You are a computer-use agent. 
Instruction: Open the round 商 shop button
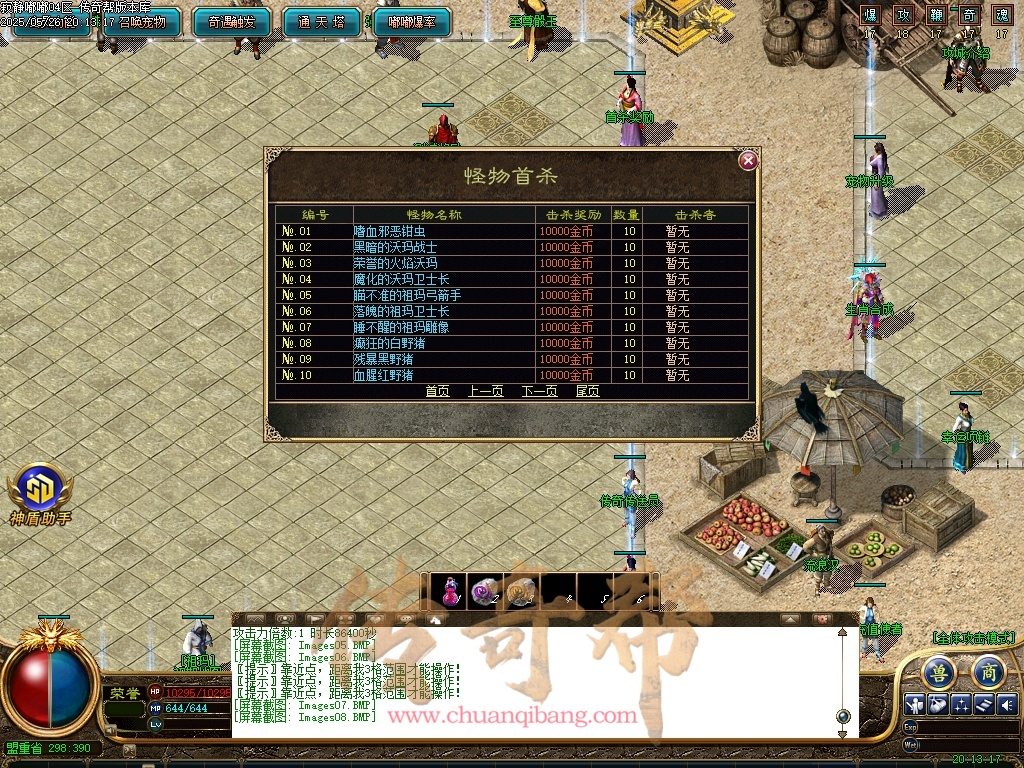pyautogui.click(x=988, y=671)
